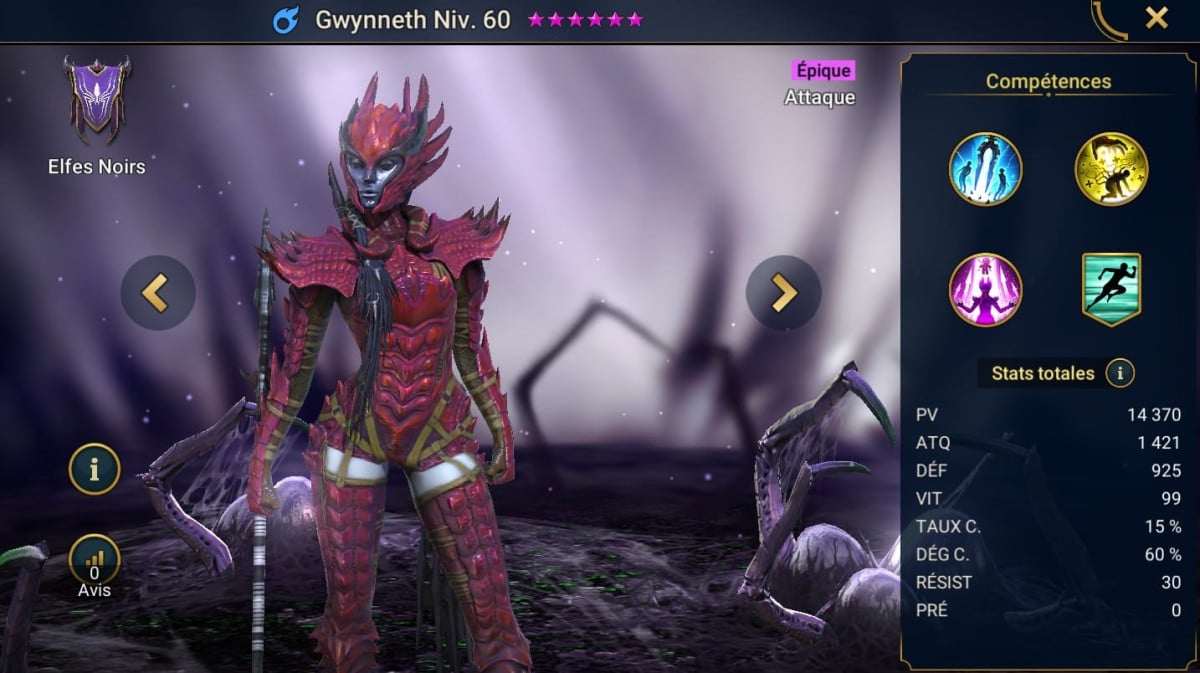Open the champion info button
The image size is (1200, 673).
click(94, 468)
